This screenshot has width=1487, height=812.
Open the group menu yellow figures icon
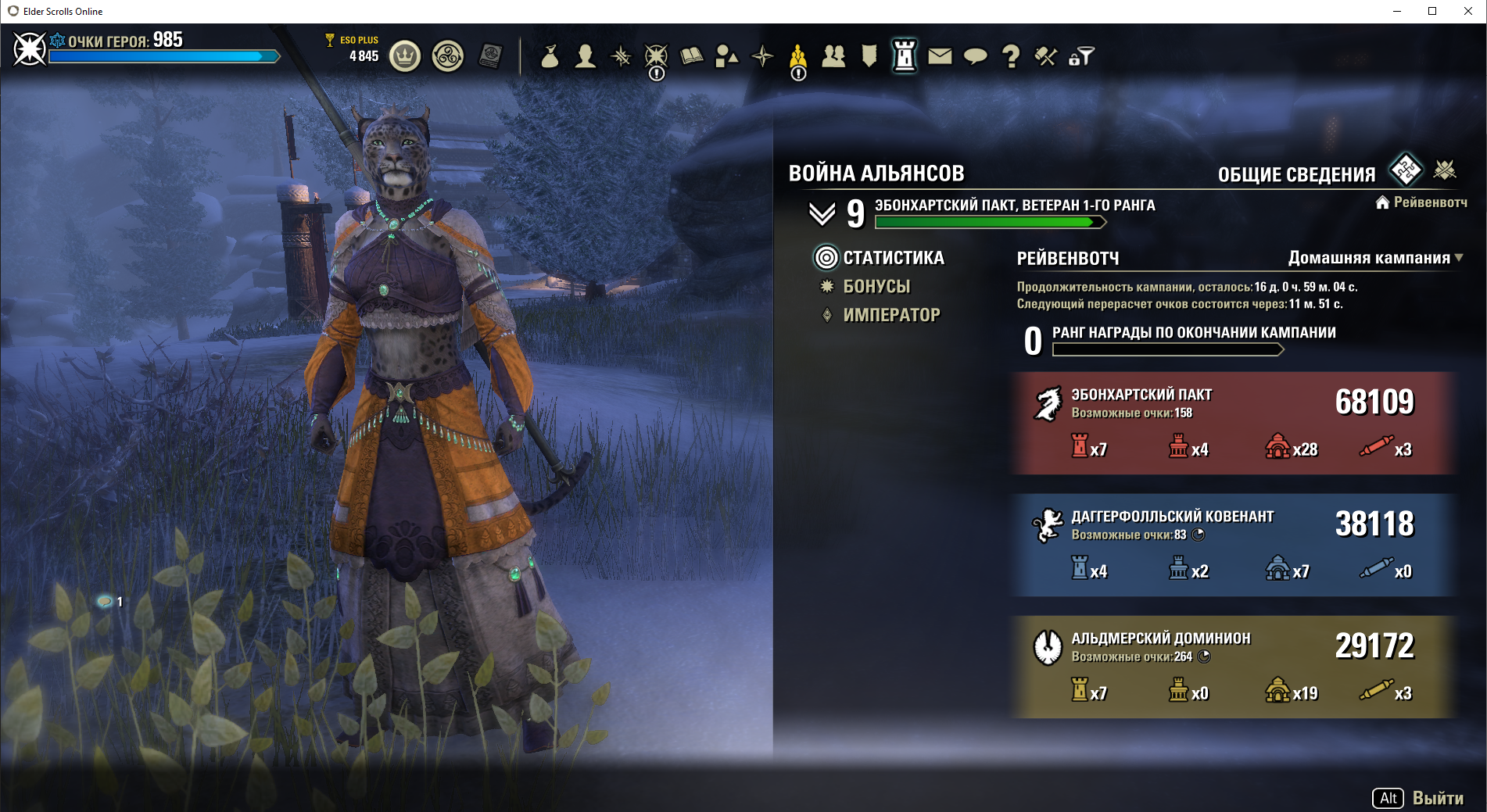(x=797, y=56)
